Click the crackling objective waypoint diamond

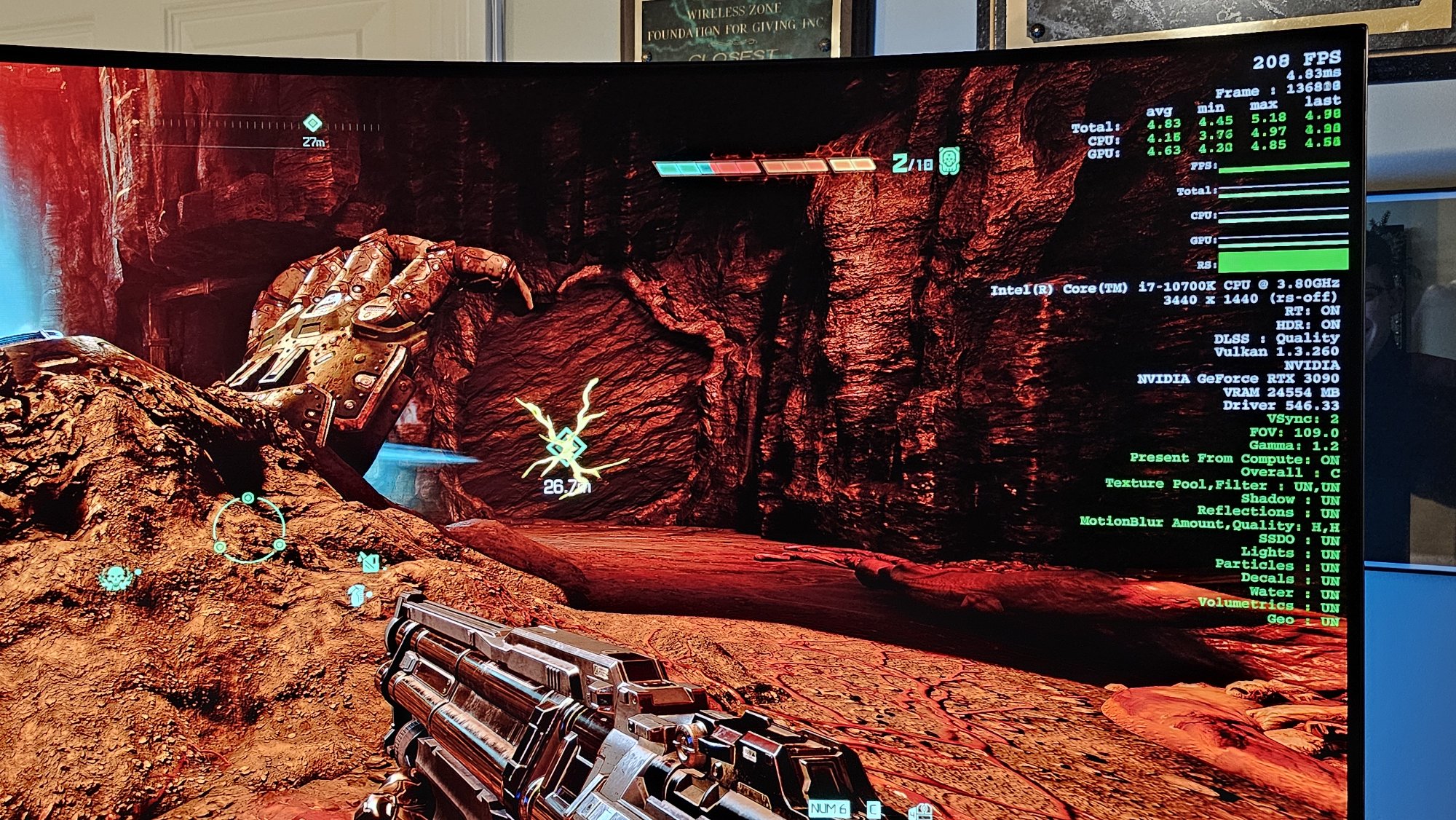[564, 445]
